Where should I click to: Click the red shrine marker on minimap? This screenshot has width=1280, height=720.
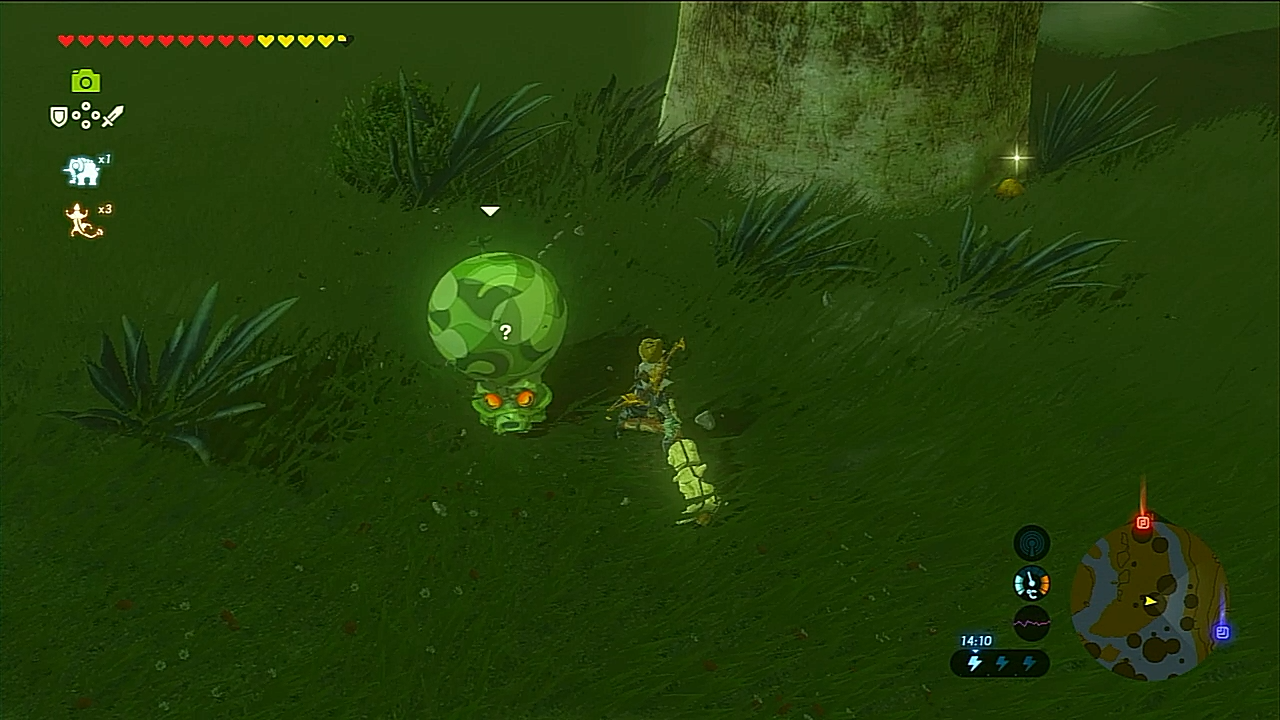(1143, 523)
